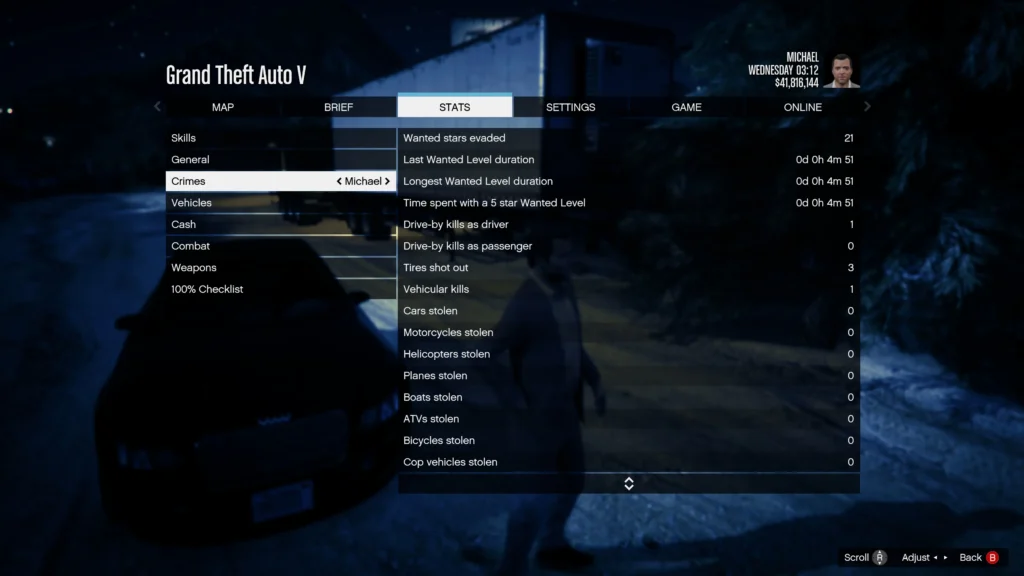Open the Combat stats category
Screen dimensions: 1024x576
click(x=281, y=246)
